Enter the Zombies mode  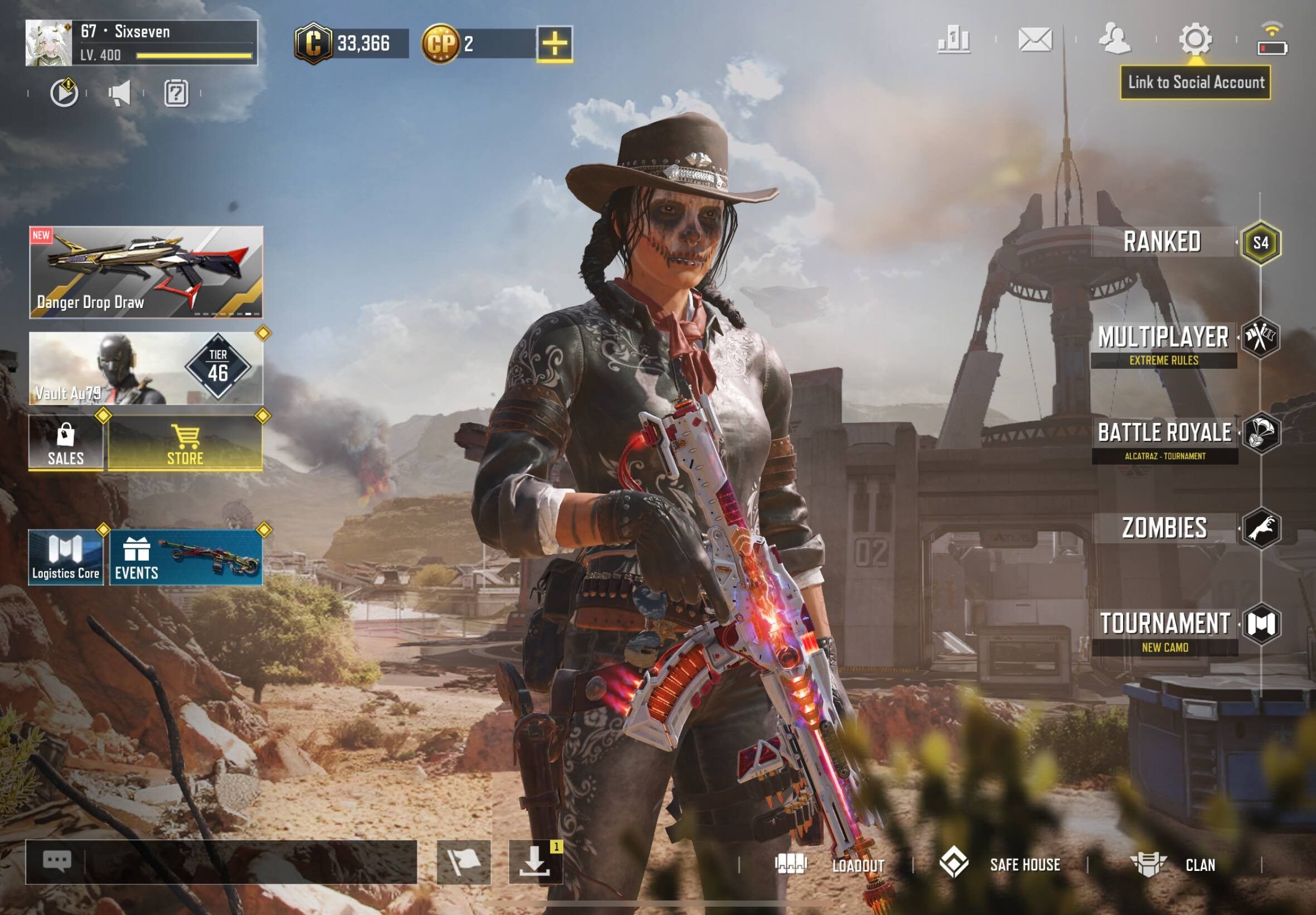(x=1164, y=528)
